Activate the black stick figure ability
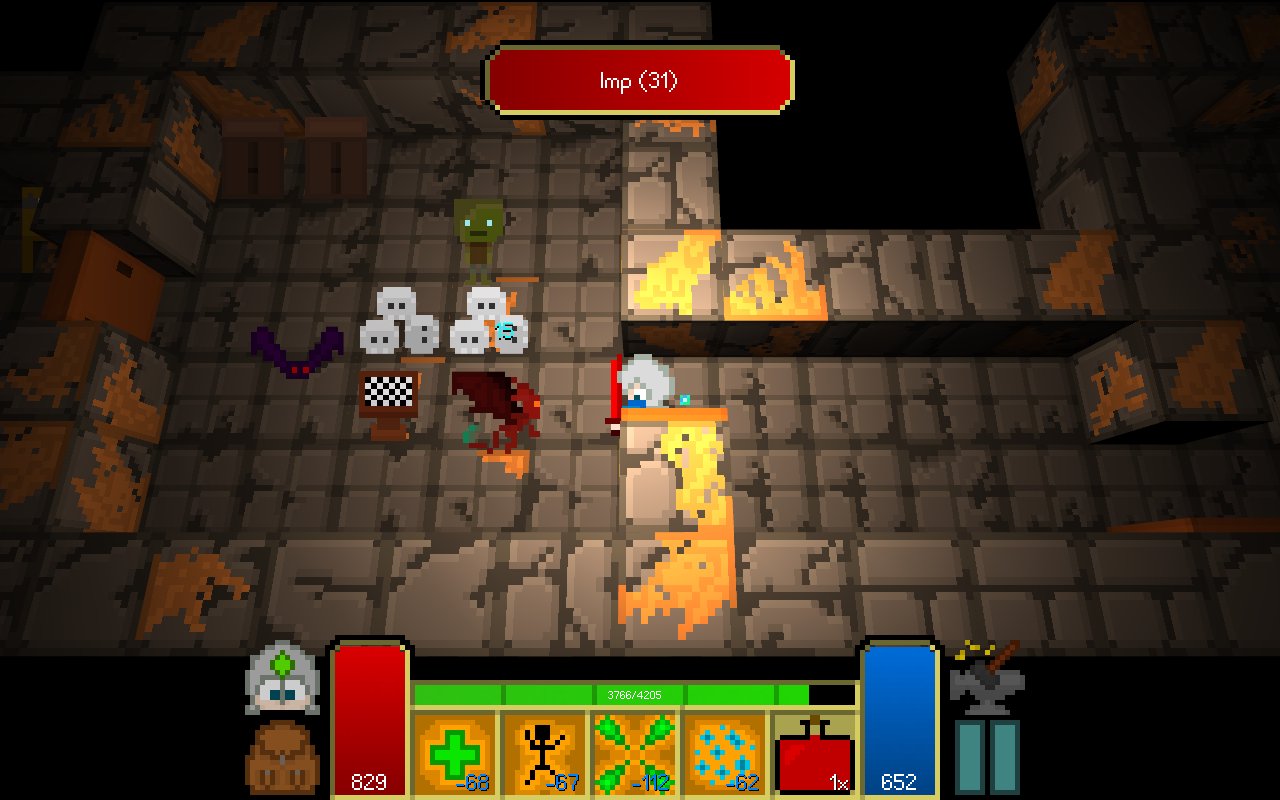Screen dimensions: 1280x800 tap(543, 752)
